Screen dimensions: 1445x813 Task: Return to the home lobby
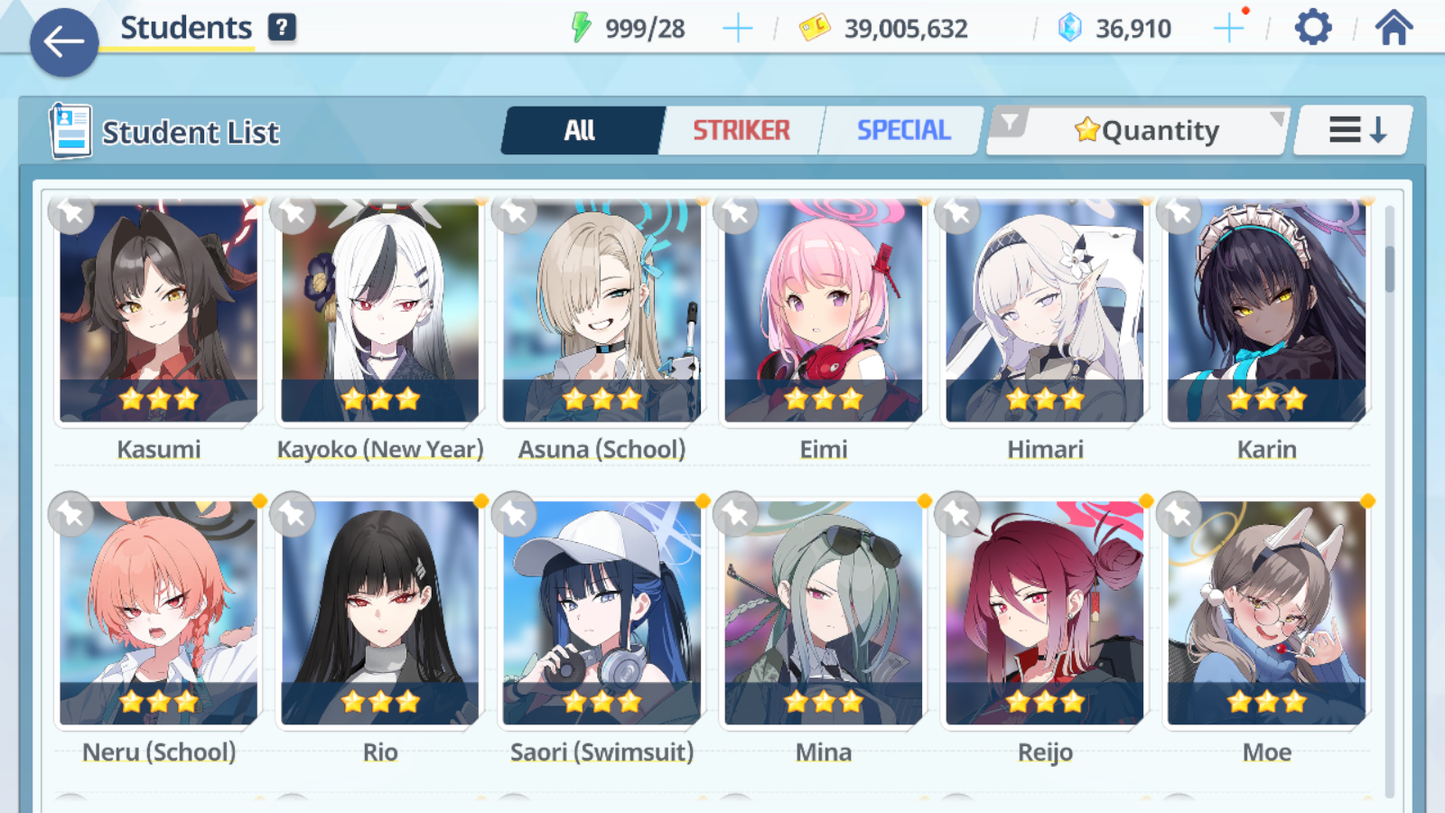pos(1393,28)
